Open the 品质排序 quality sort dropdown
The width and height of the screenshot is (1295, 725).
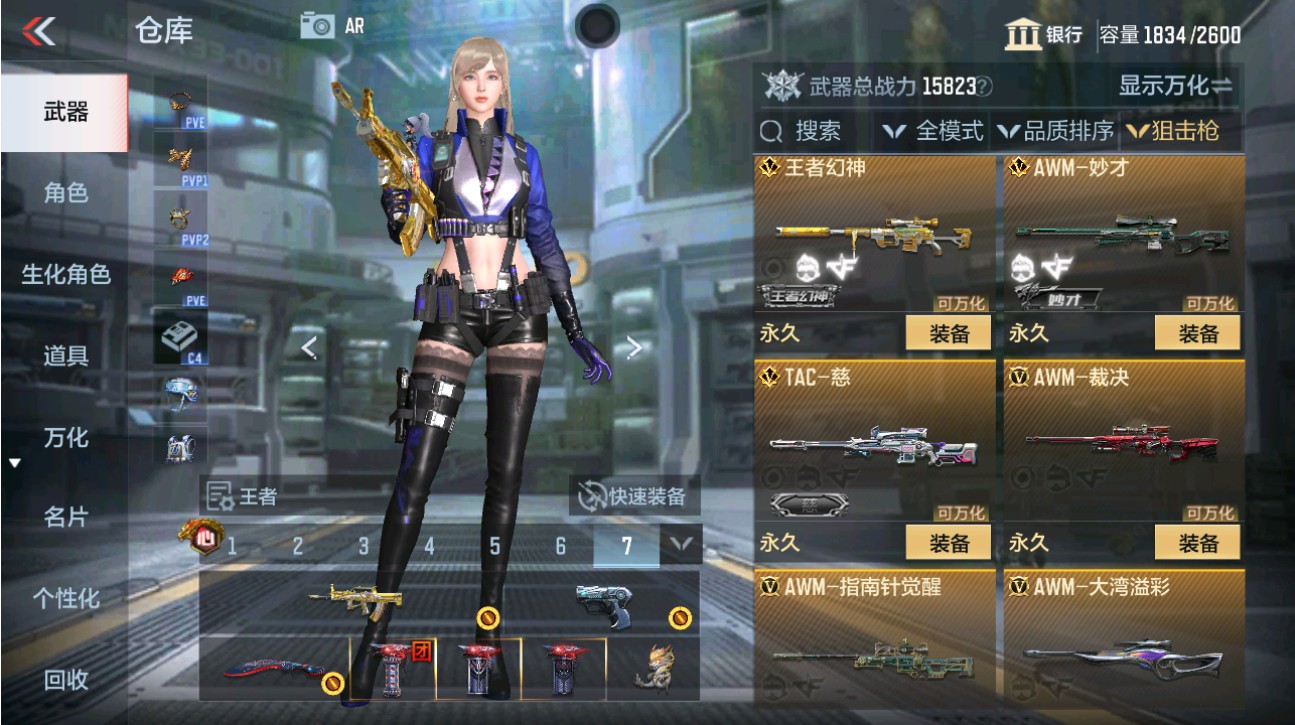pos(1063,130)
